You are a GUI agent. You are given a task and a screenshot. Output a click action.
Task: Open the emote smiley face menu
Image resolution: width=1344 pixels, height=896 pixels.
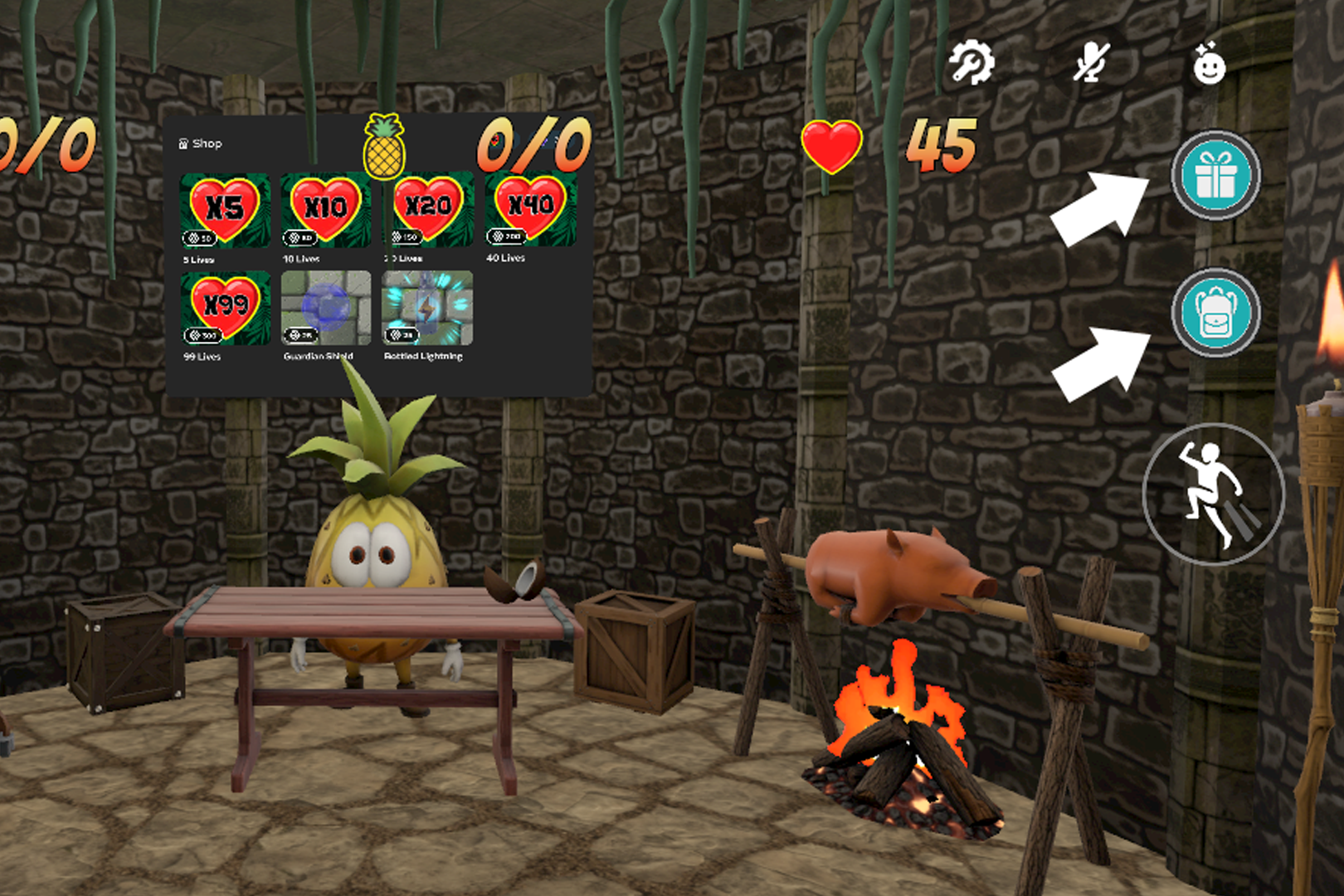coord(1209,64)
